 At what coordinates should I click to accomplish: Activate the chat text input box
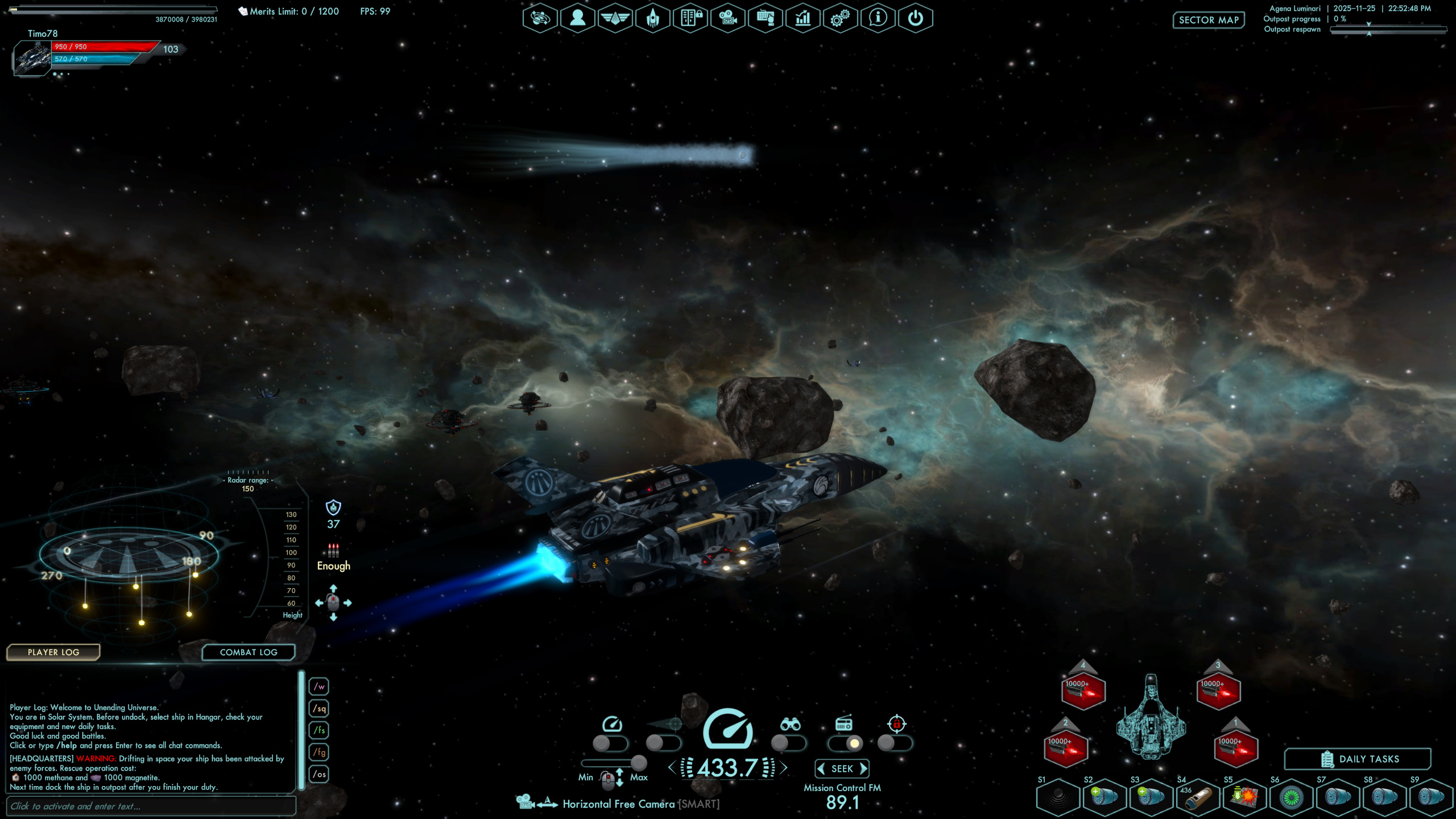(151, 806)
